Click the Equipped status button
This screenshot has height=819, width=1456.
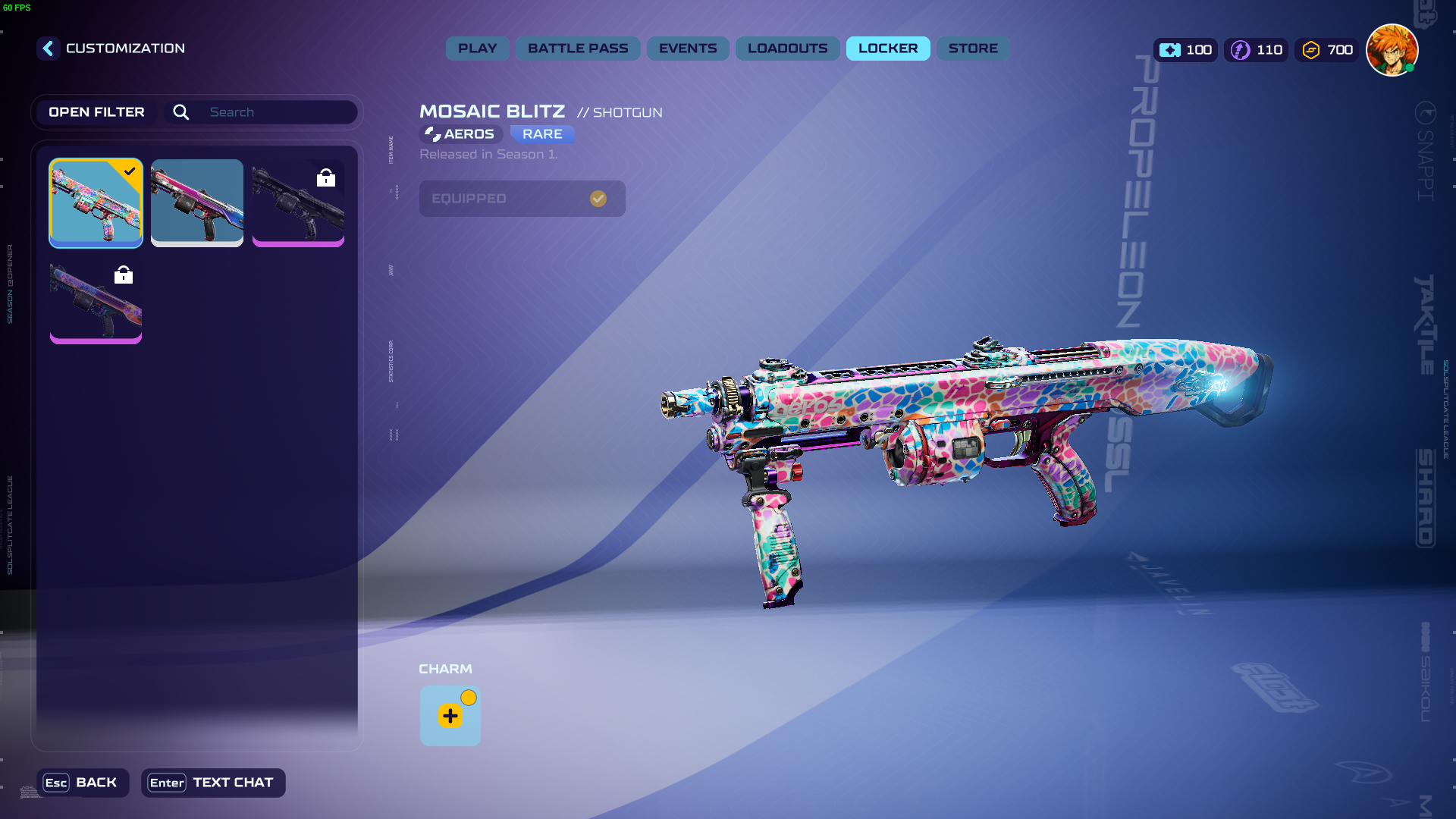tap(522, 199)
